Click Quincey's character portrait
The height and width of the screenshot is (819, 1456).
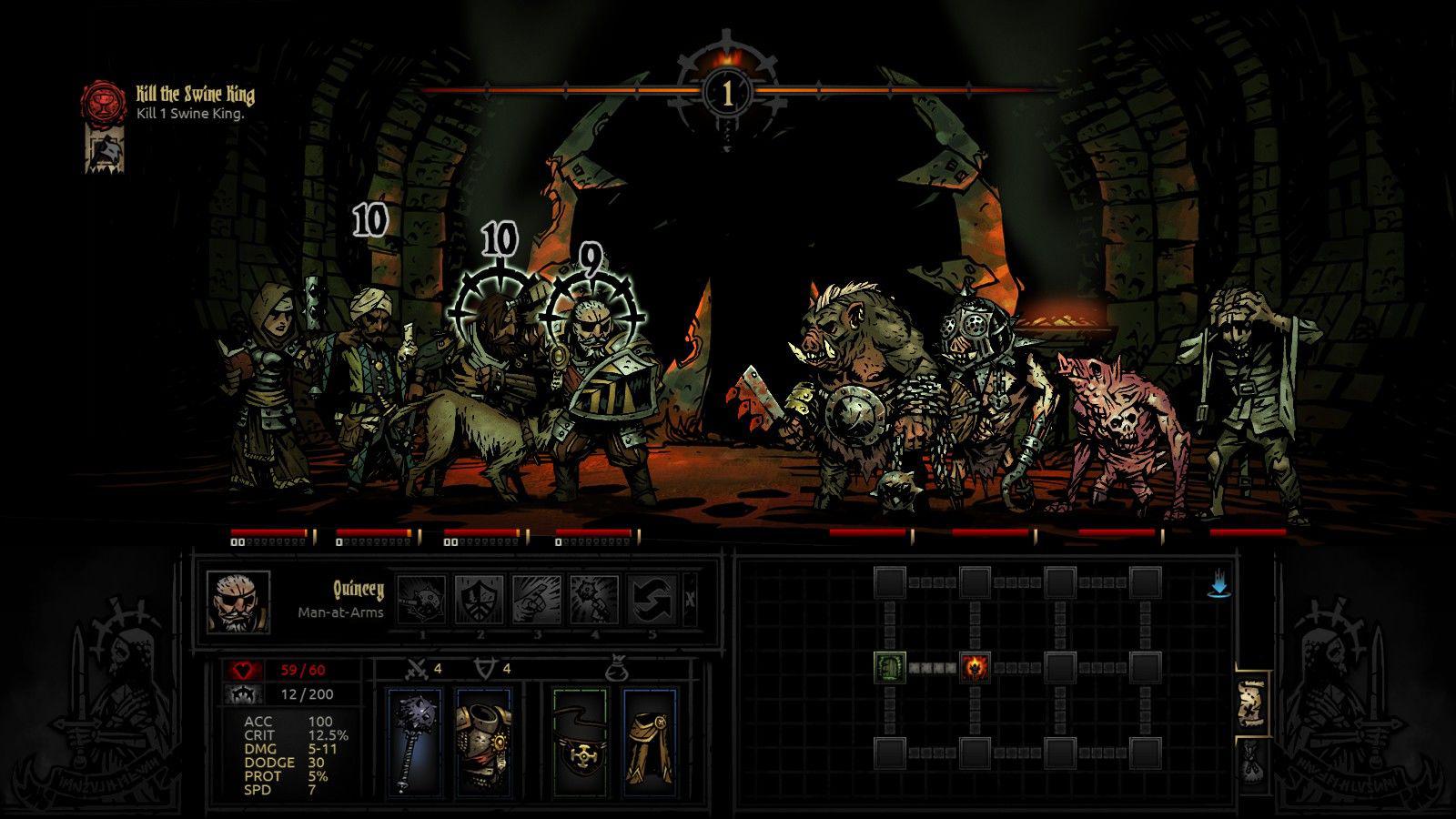coord(238,602)
